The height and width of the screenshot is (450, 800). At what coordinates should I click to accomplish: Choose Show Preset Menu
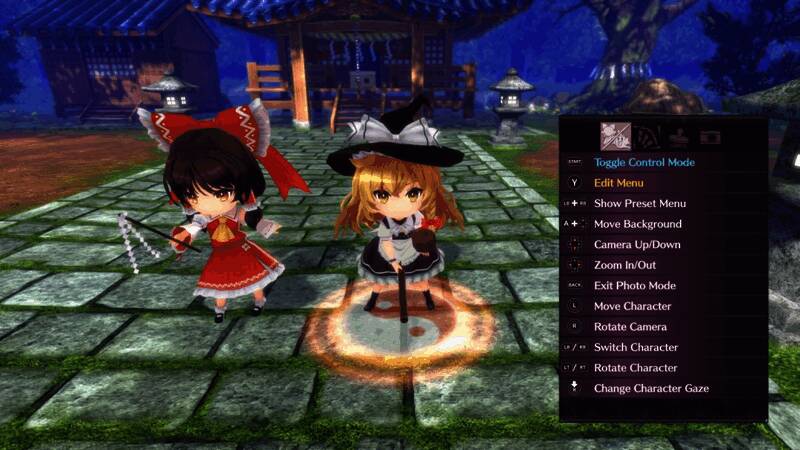(640, 203)
